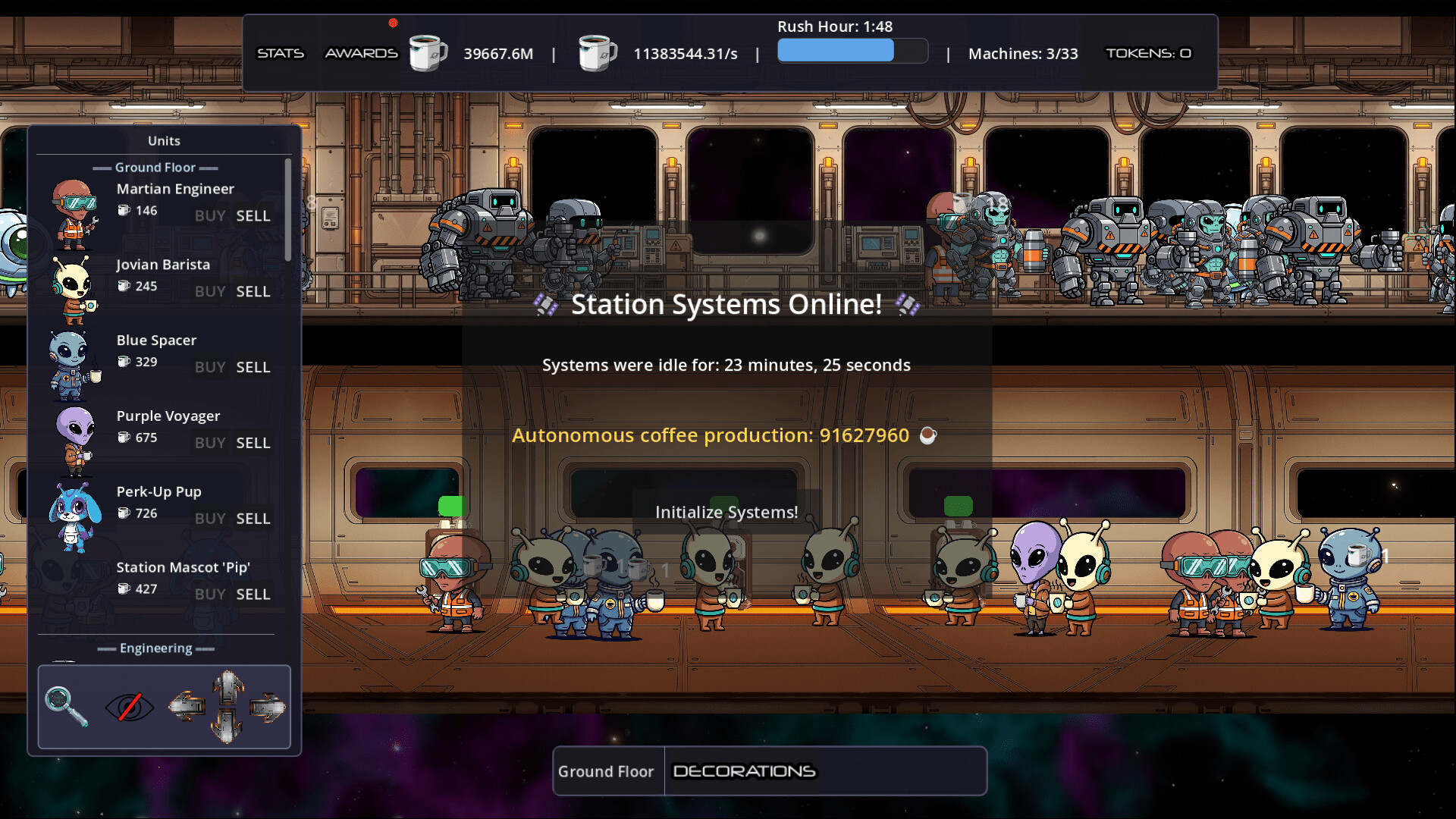This screenshot has height=819, width=1456.
Task: Click the coffee-per-second mug icon
Action: tap(598, 53)
